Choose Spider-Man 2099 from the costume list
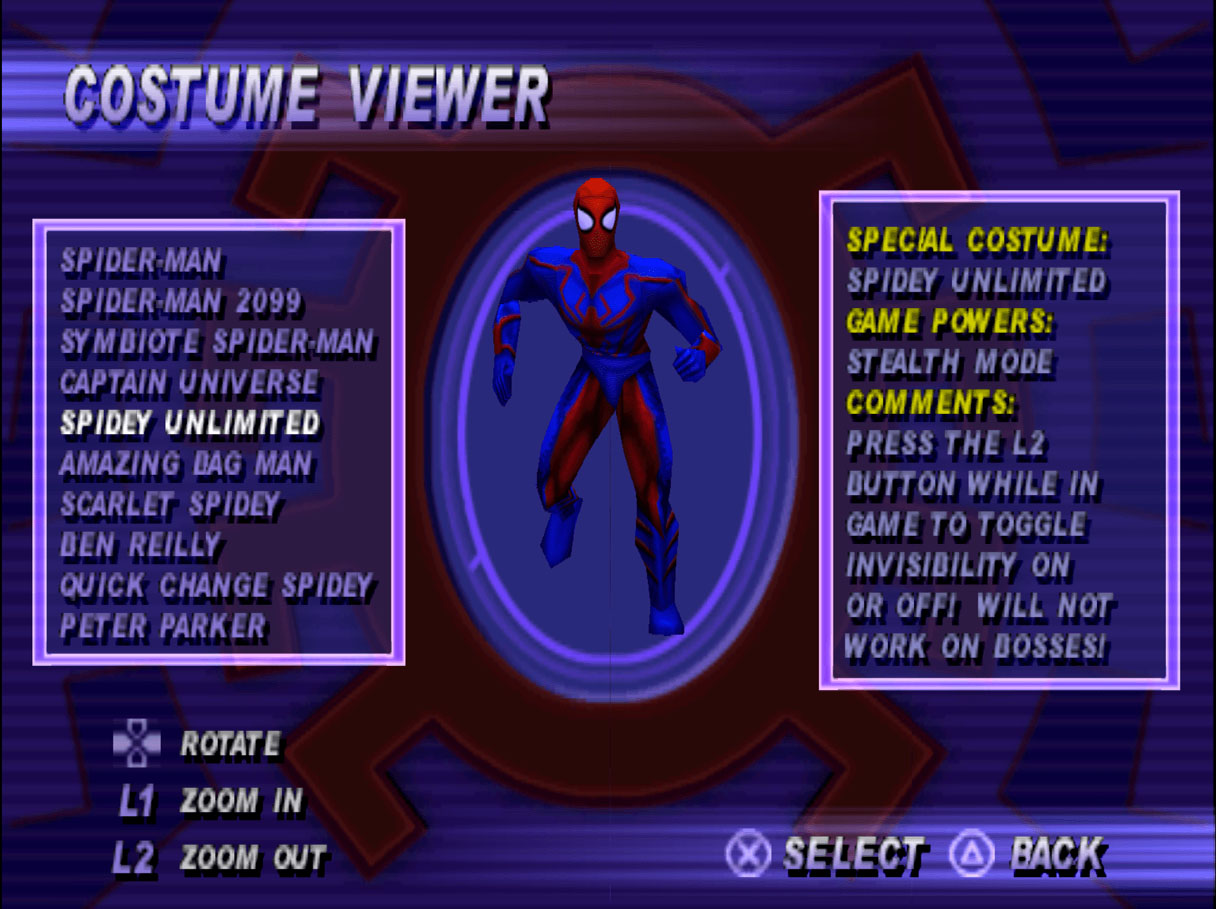Screen dimensions: 1216x909 [x=181, y=302]
